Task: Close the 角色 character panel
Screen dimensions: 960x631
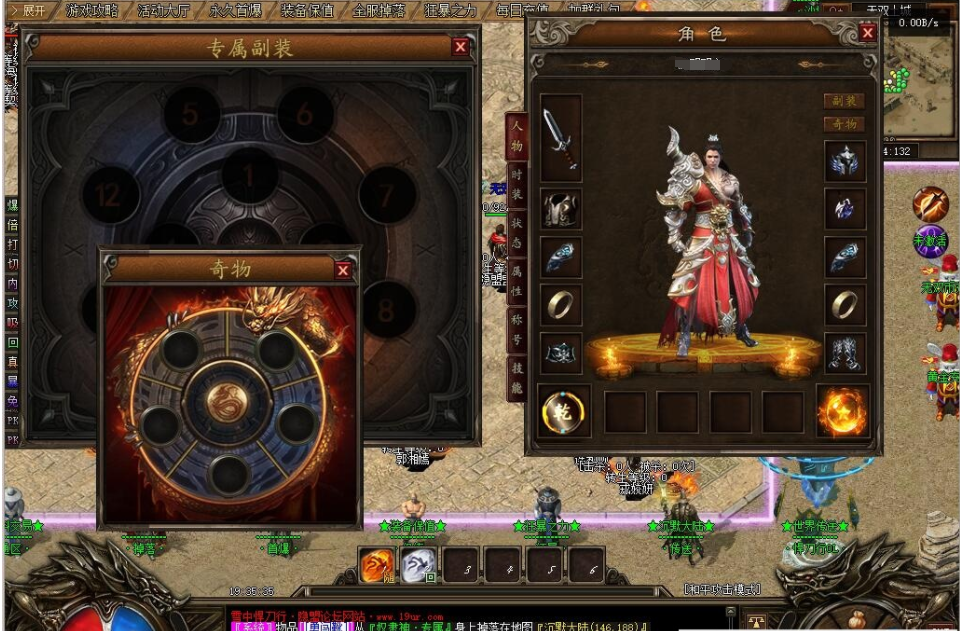Action: [867, 33]
